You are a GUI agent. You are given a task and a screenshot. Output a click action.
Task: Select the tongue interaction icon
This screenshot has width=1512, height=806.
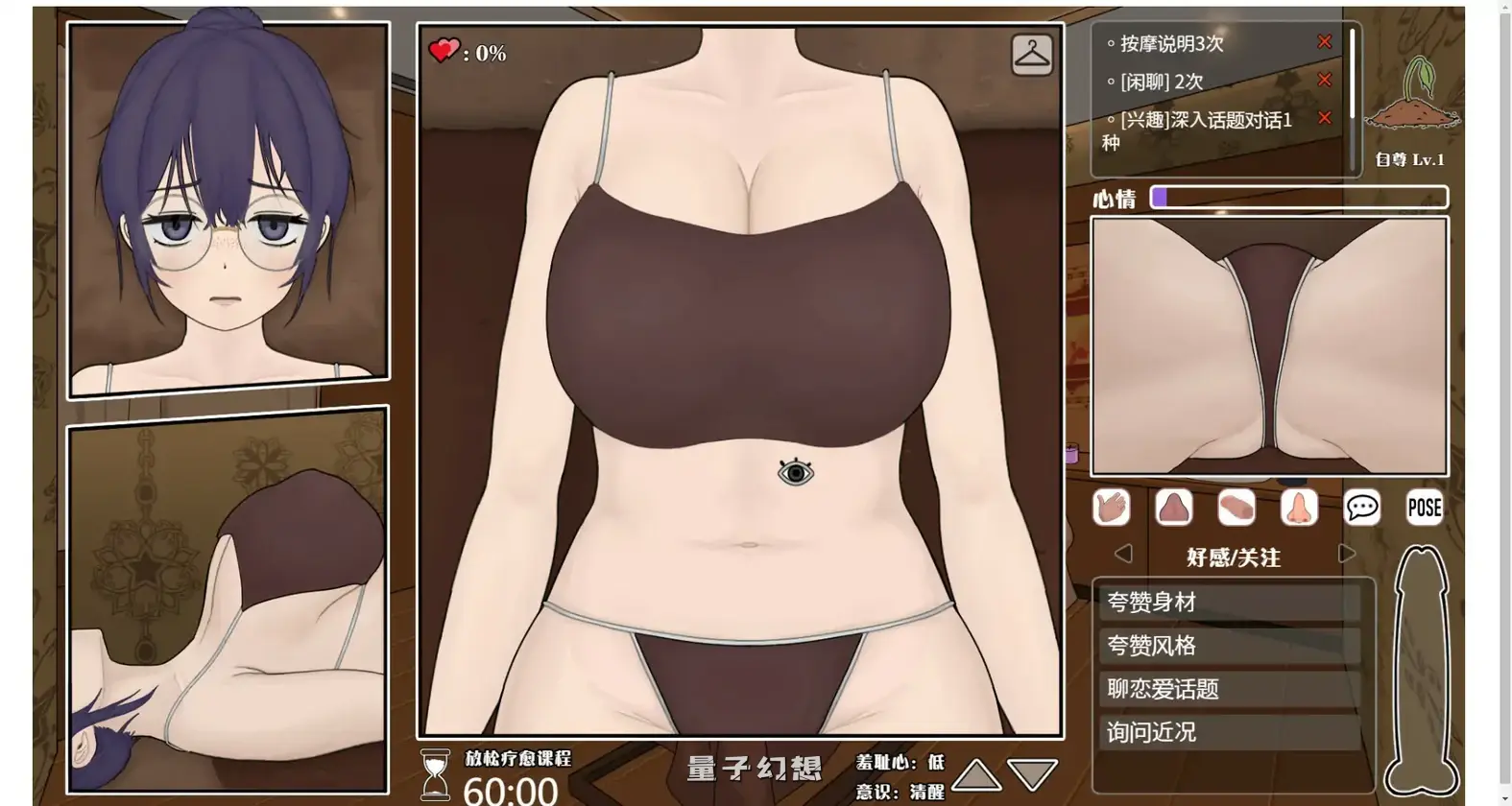tap(1174, 508)
